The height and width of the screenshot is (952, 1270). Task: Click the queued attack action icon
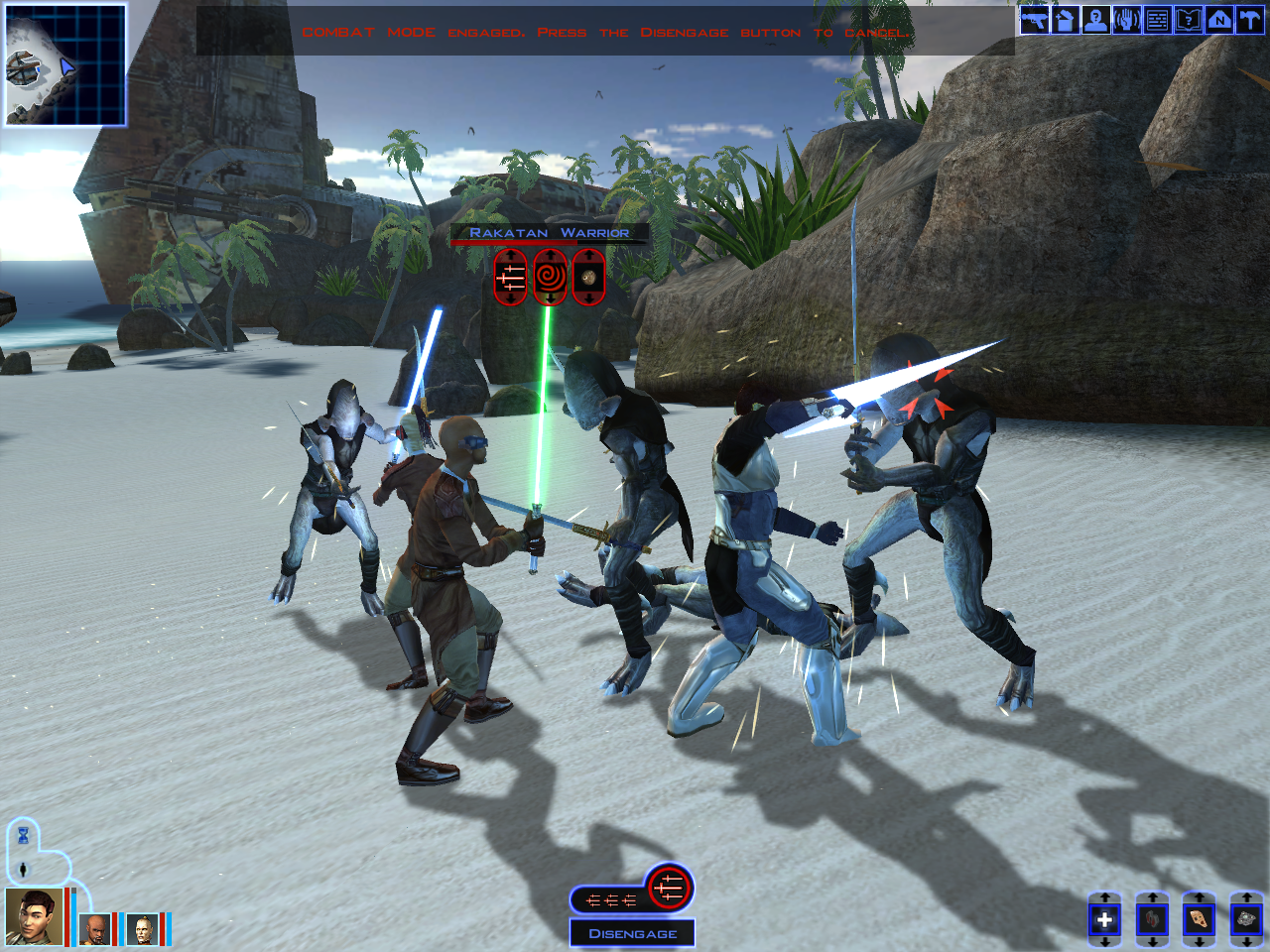point(669,888)
